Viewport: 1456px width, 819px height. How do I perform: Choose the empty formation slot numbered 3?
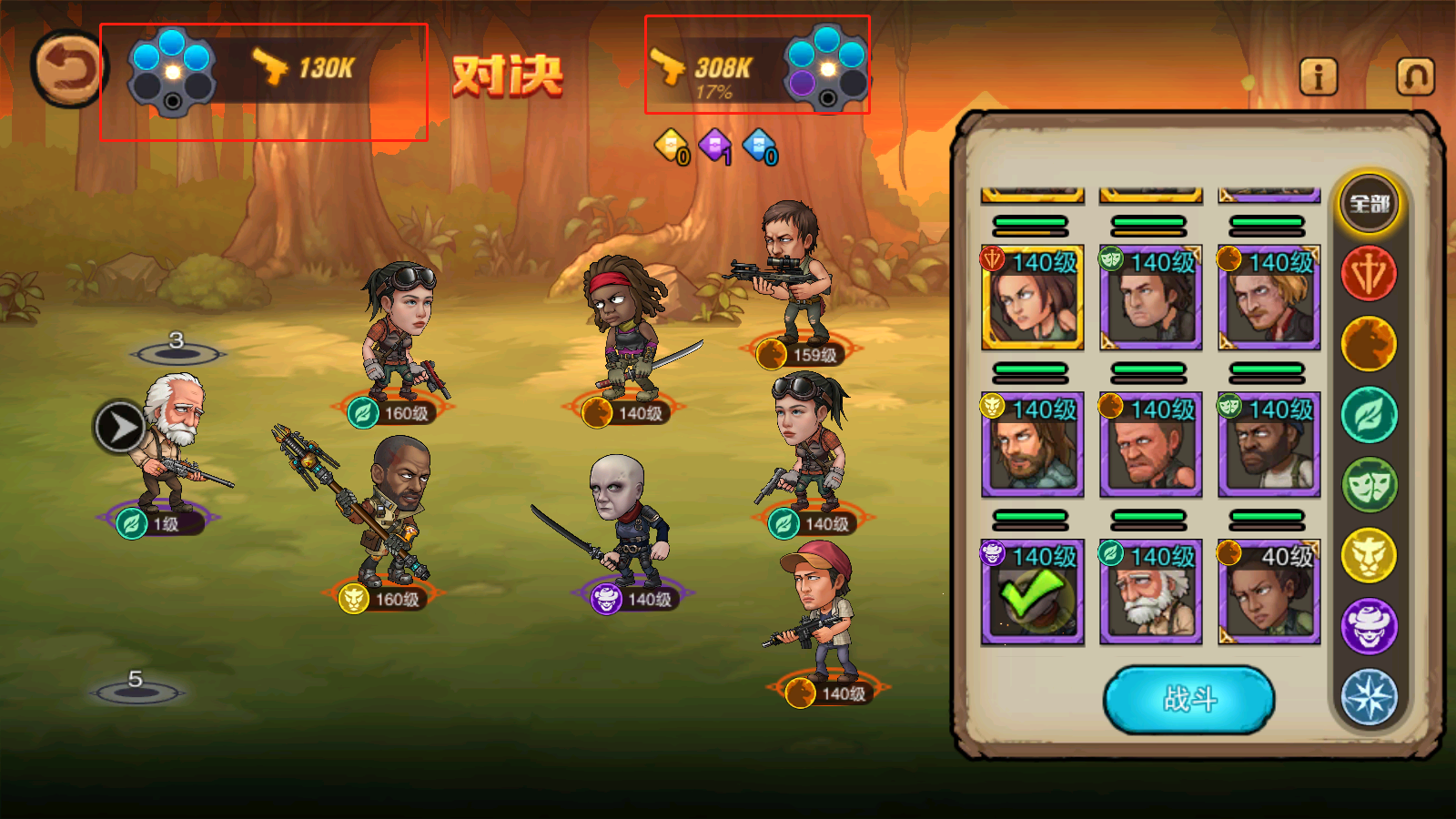177,351
